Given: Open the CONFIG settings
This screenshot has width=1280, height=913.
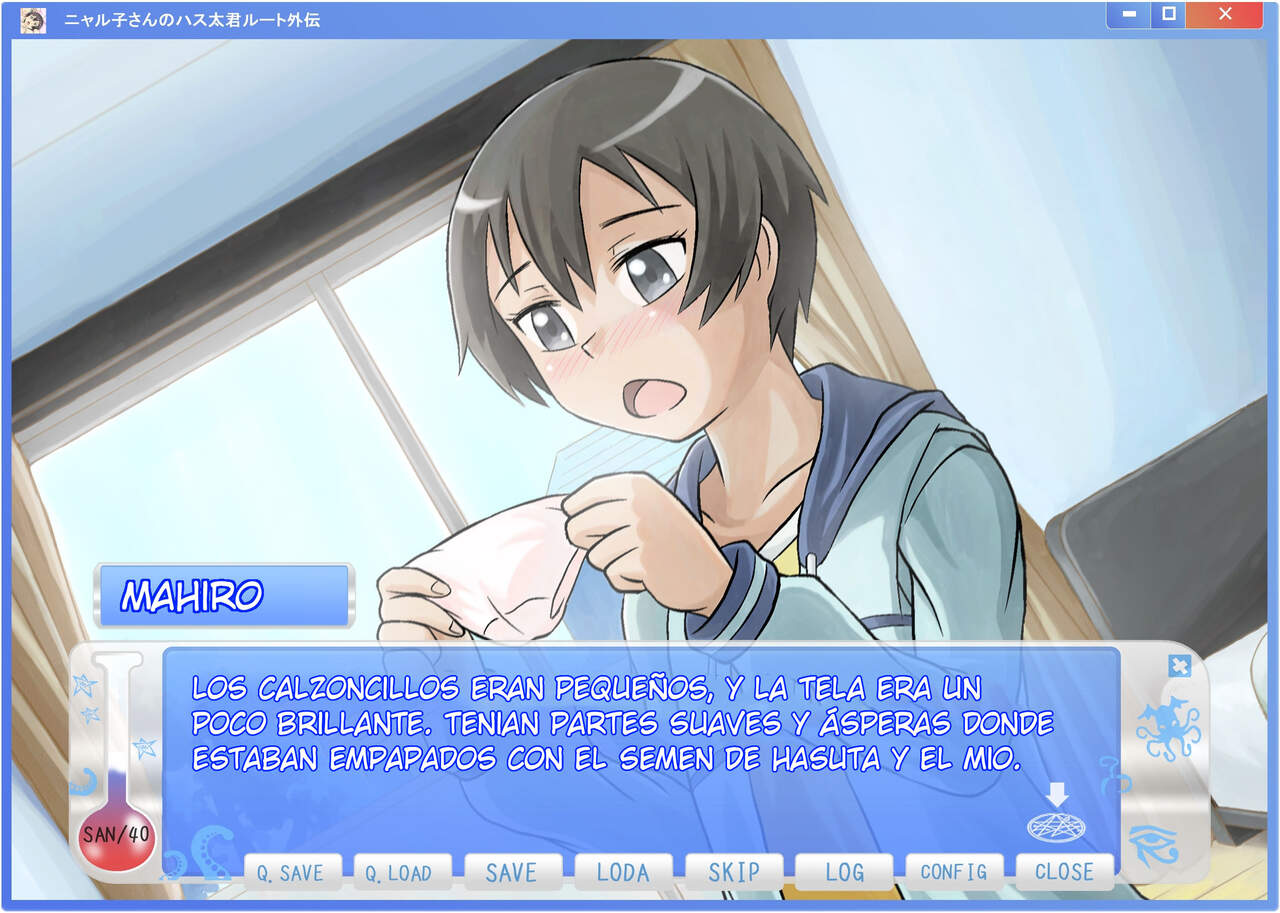Looking at the screenshot, I should tap(954, 872).
